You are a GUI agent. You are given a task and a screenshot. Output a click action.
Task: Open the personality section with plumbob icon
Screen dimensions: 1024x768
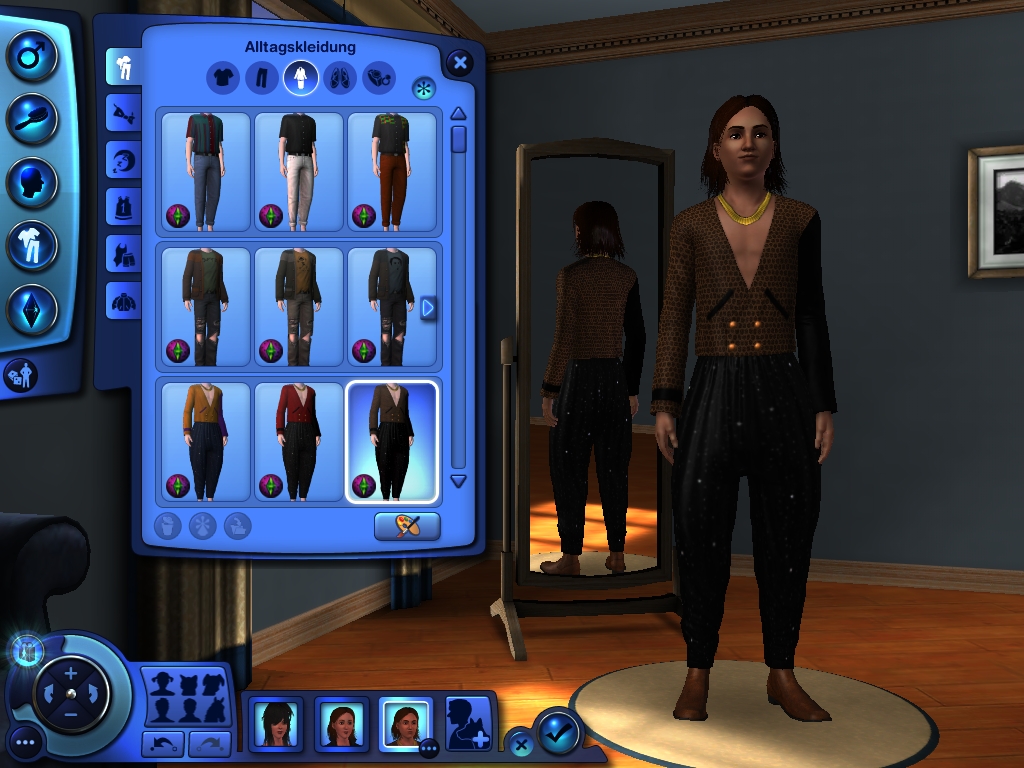(32, 309)
